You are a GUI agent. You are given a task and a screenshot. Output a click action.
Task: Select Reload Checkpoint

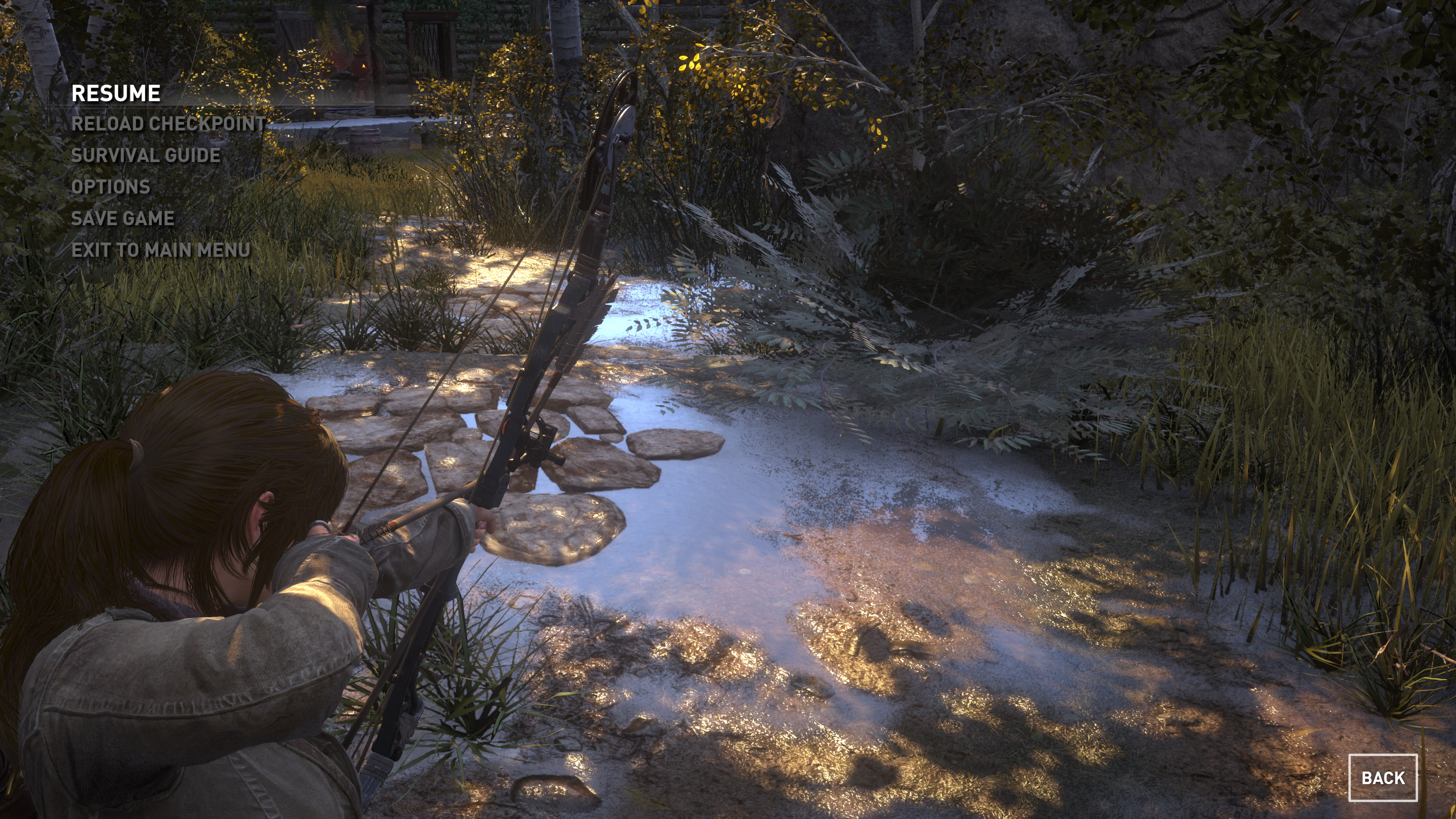pyautogui.click(x=168, y=124)
